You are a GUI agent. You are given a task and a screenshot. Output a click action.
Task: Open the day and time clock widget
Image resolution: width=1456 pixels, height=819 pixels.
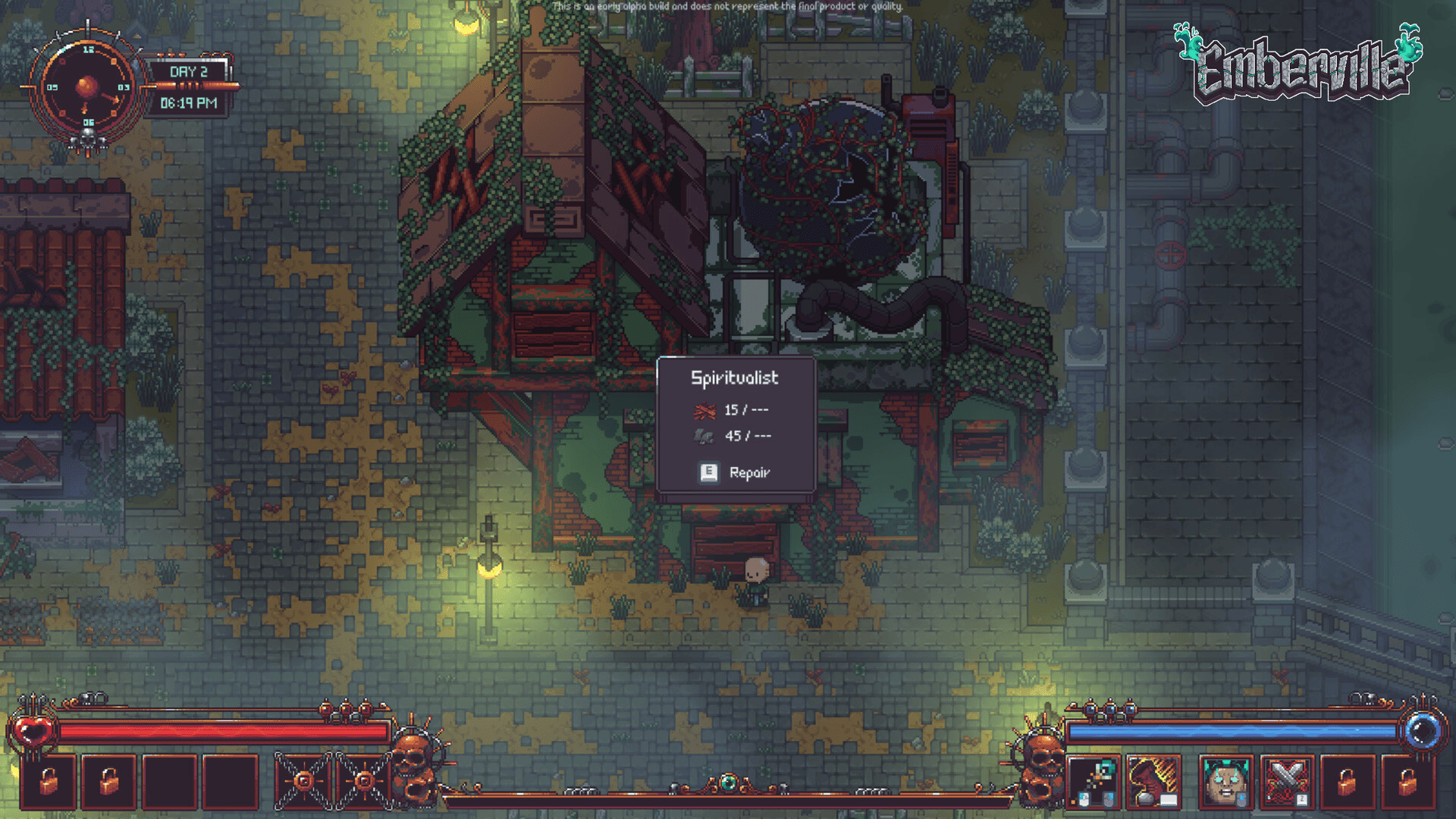coord(88,88)
